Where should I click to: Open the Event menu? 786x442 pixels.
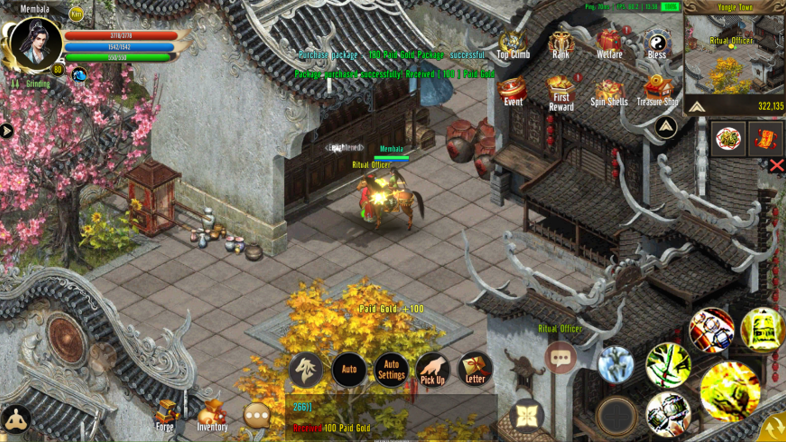[x=512, y=90]
